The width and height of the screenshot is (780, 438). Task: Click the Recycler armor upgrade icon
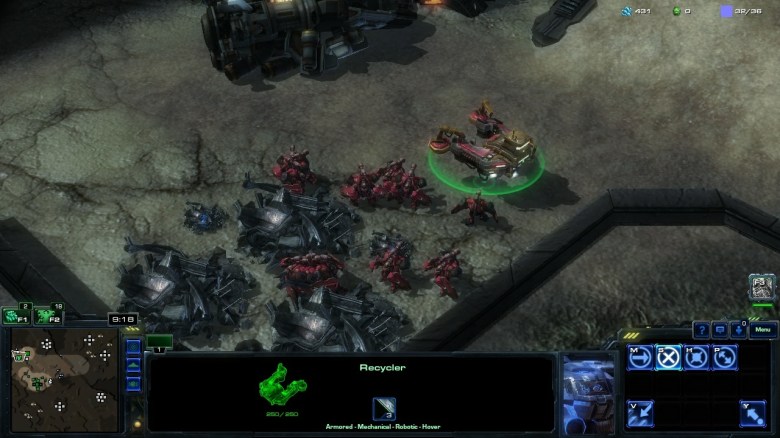(384, 407)
